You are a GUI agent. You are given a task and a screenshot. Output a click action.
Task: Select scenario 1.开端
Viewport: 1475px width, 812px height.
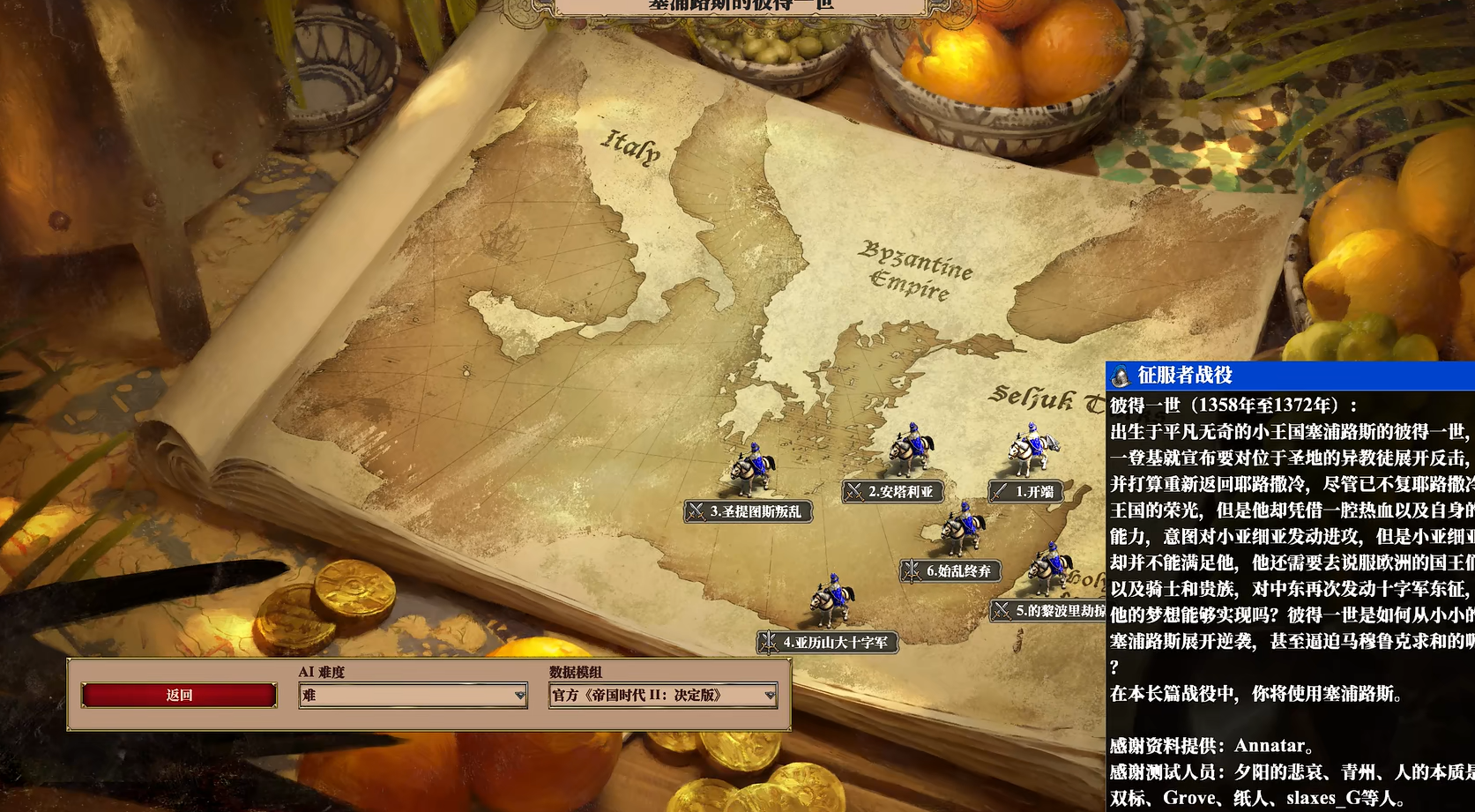(x=1024, y=492)
